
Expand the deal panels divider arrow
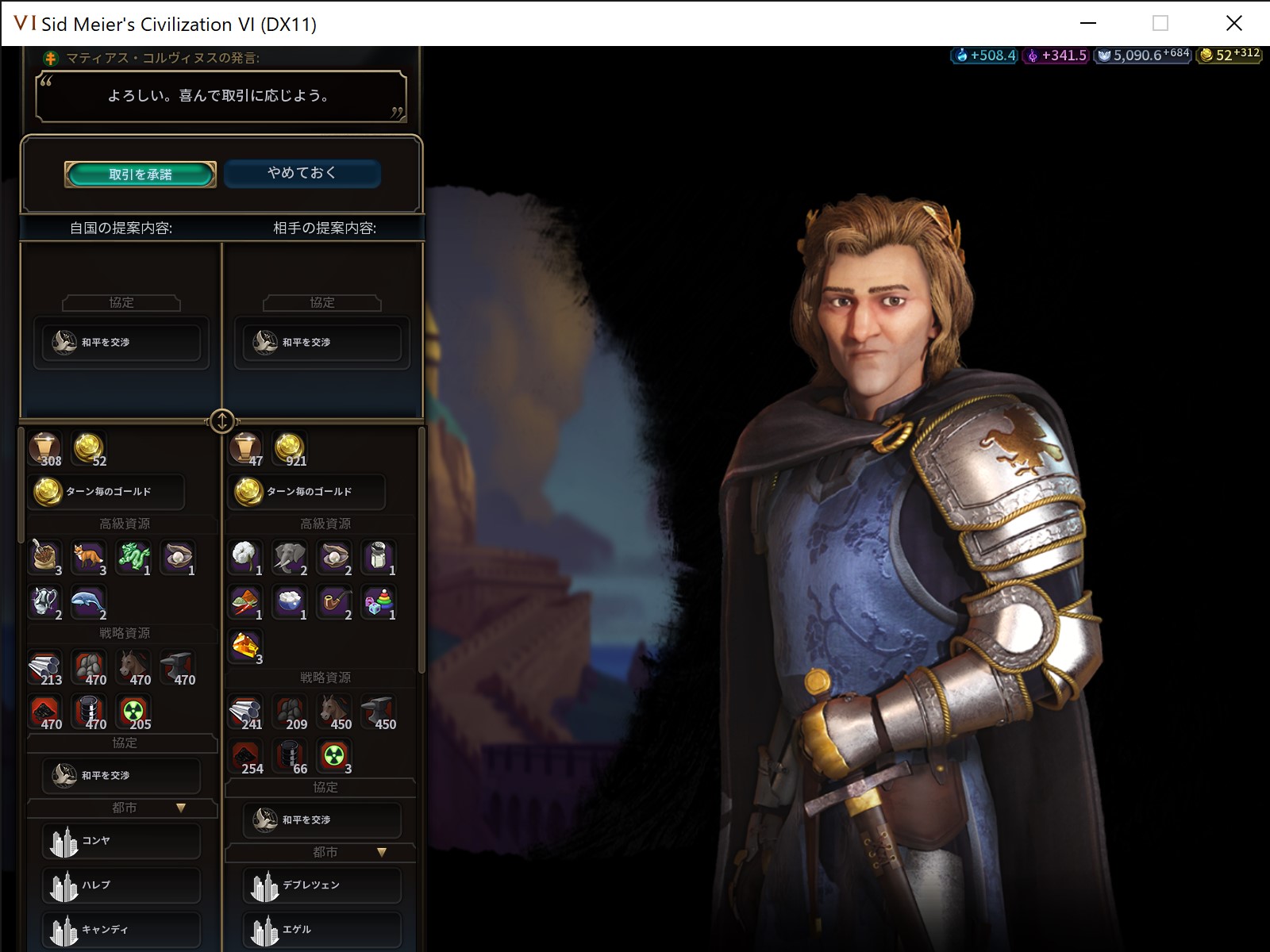point(221,423)
